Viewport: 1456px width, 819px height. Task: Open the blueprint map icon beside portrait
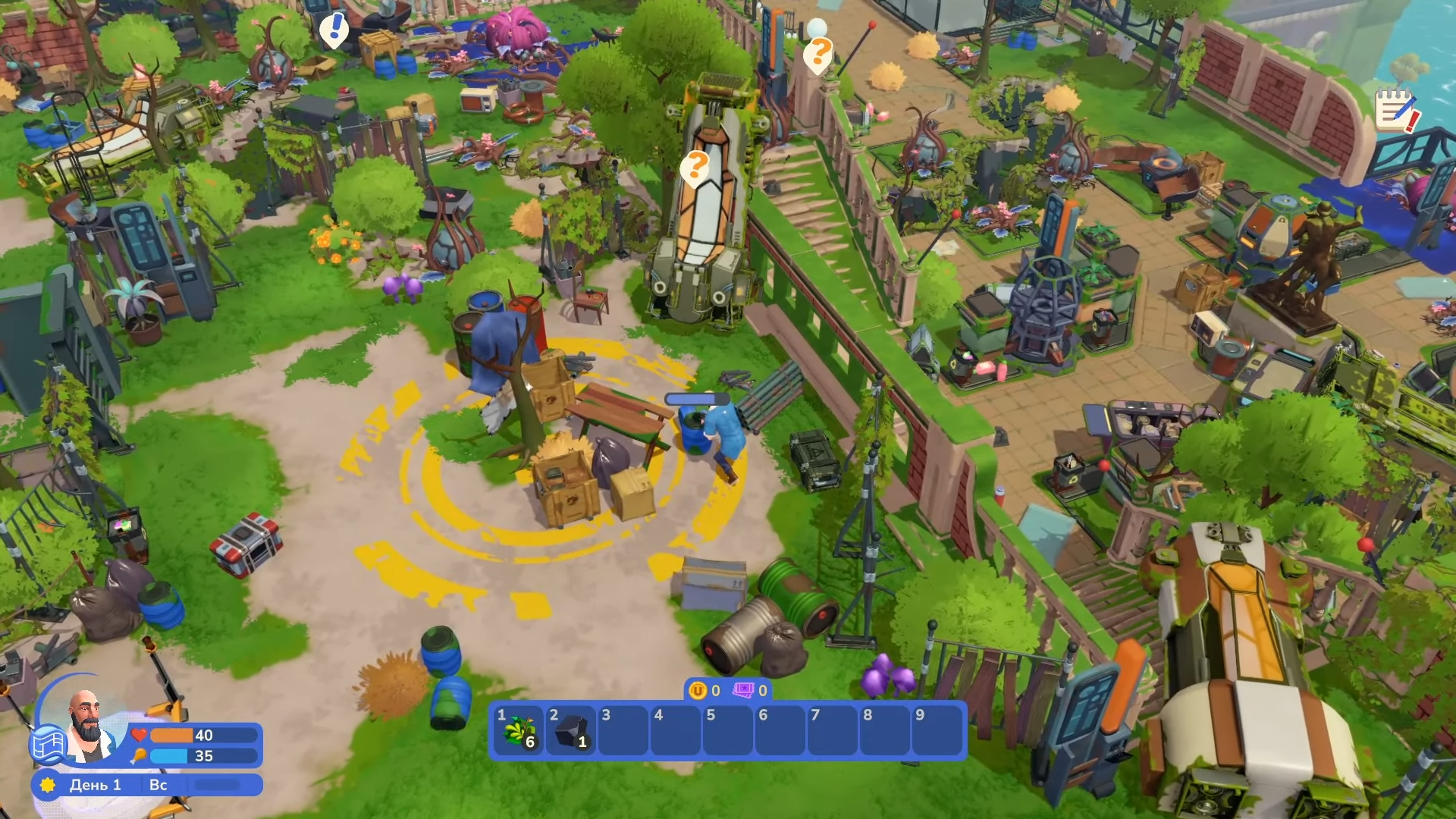[47, 744]
